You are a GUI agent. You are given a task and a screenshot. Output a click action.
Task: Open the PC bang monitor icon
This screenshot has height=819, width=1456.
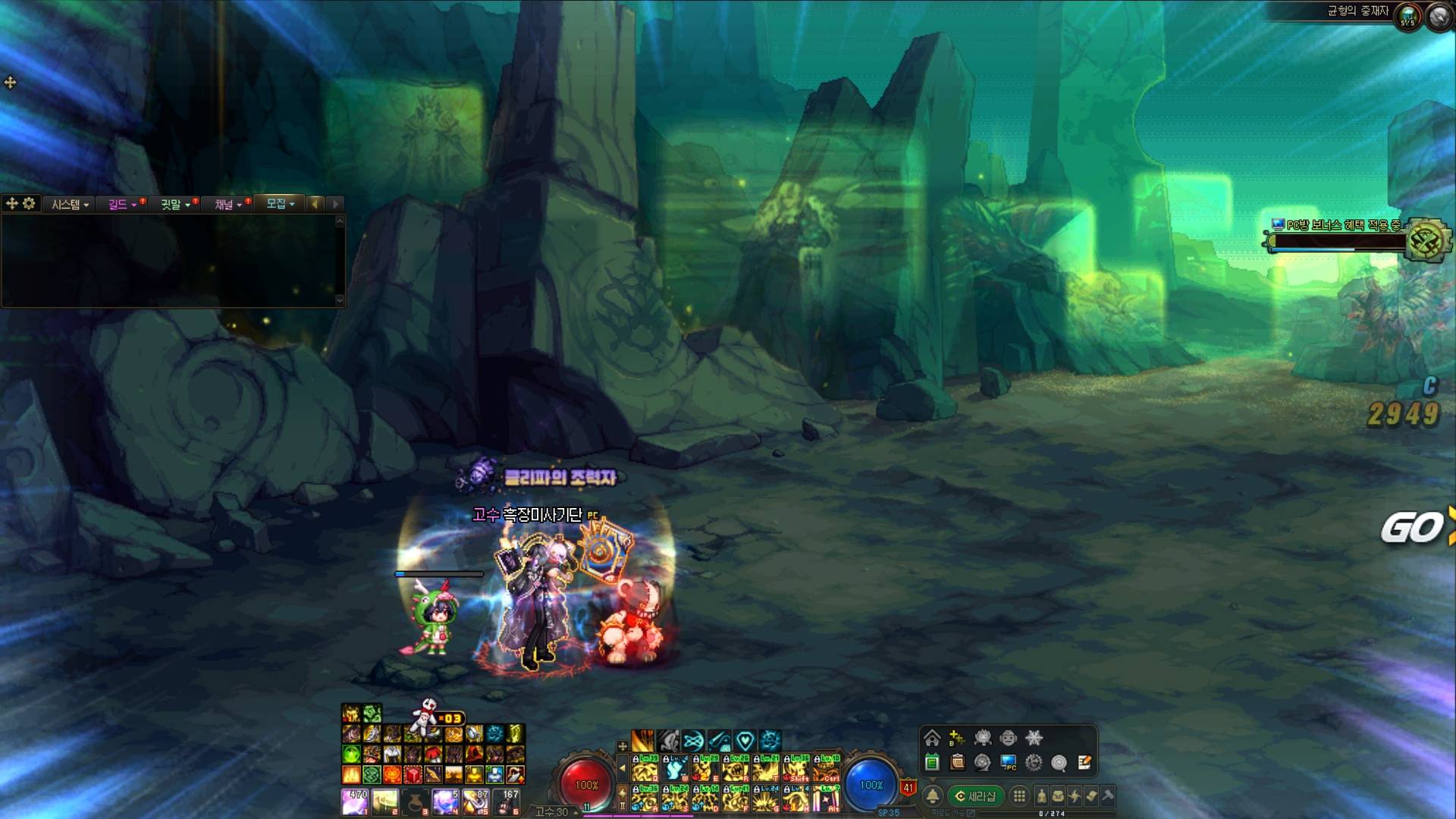[1008, 762]
